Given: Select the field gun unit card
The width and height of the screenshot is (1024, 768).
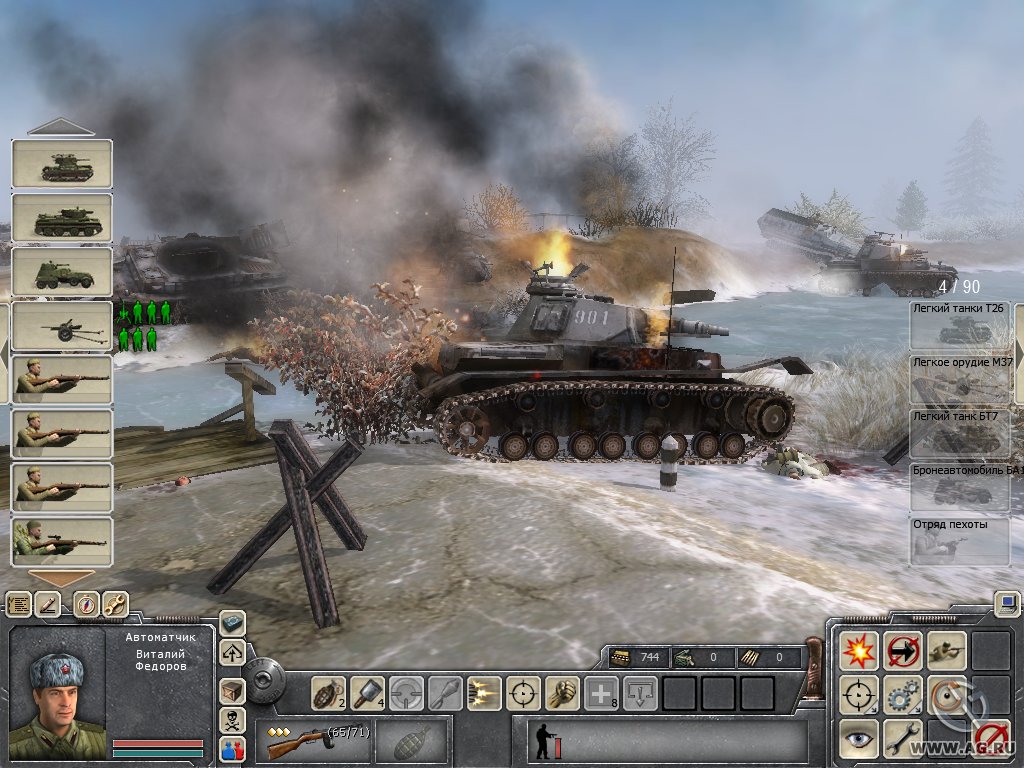Looking at the screenshot, I should point(62,327).
